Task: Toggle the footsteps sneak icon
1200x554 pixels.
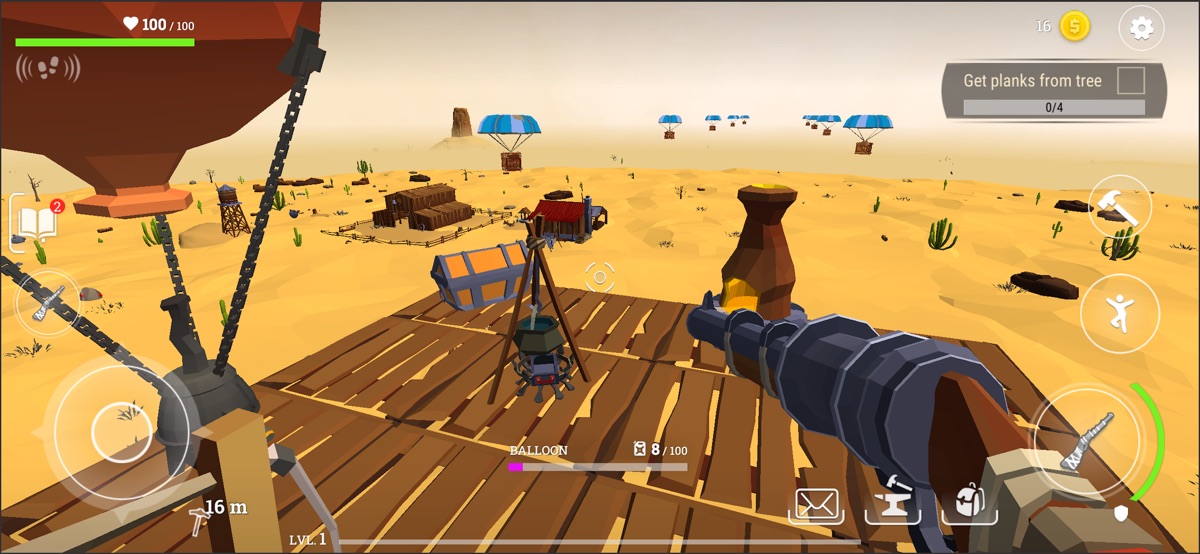Action: pos(48,68)
